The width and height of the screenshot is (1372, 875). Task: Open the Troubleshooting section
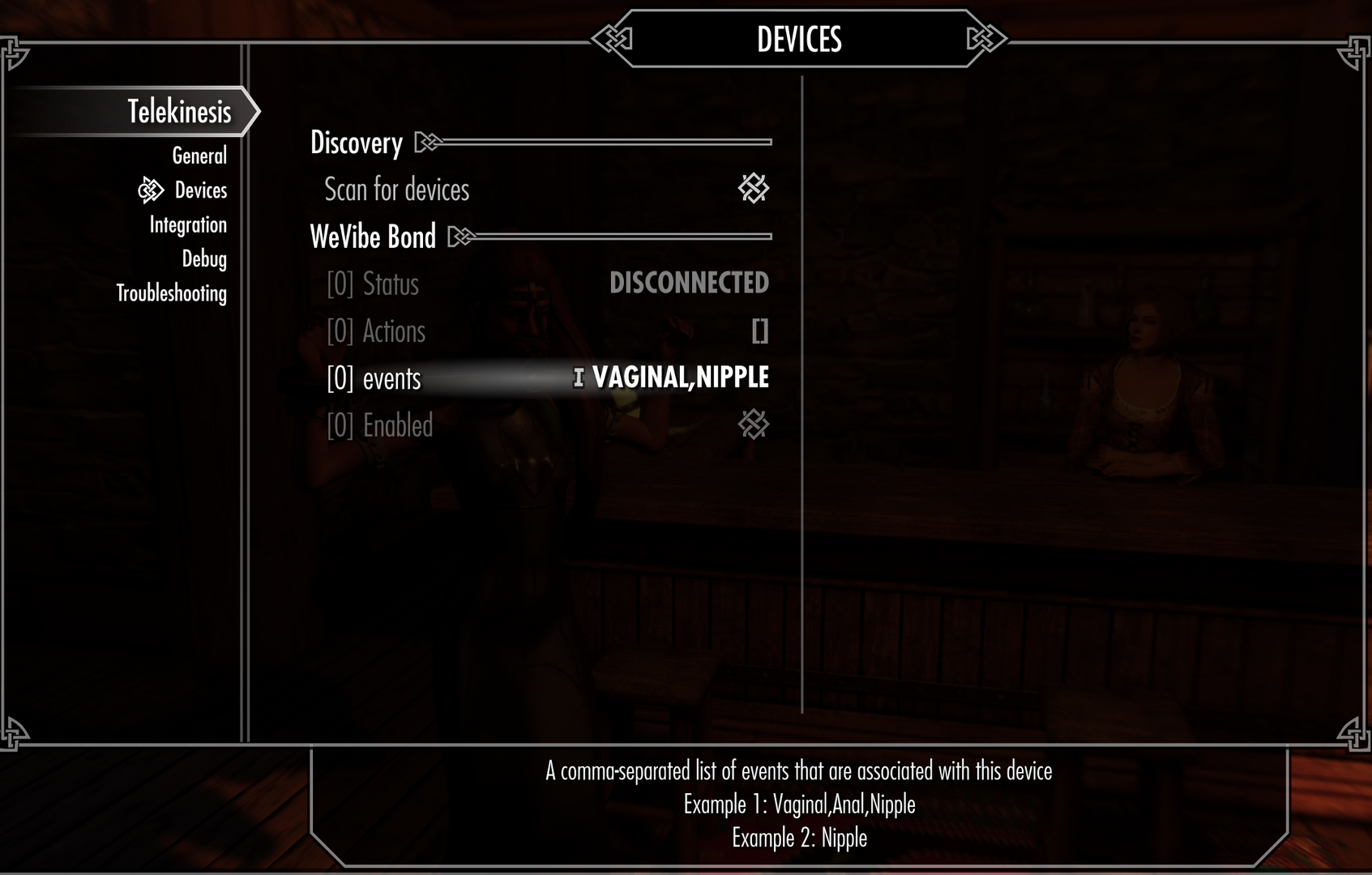coord(171,293)
